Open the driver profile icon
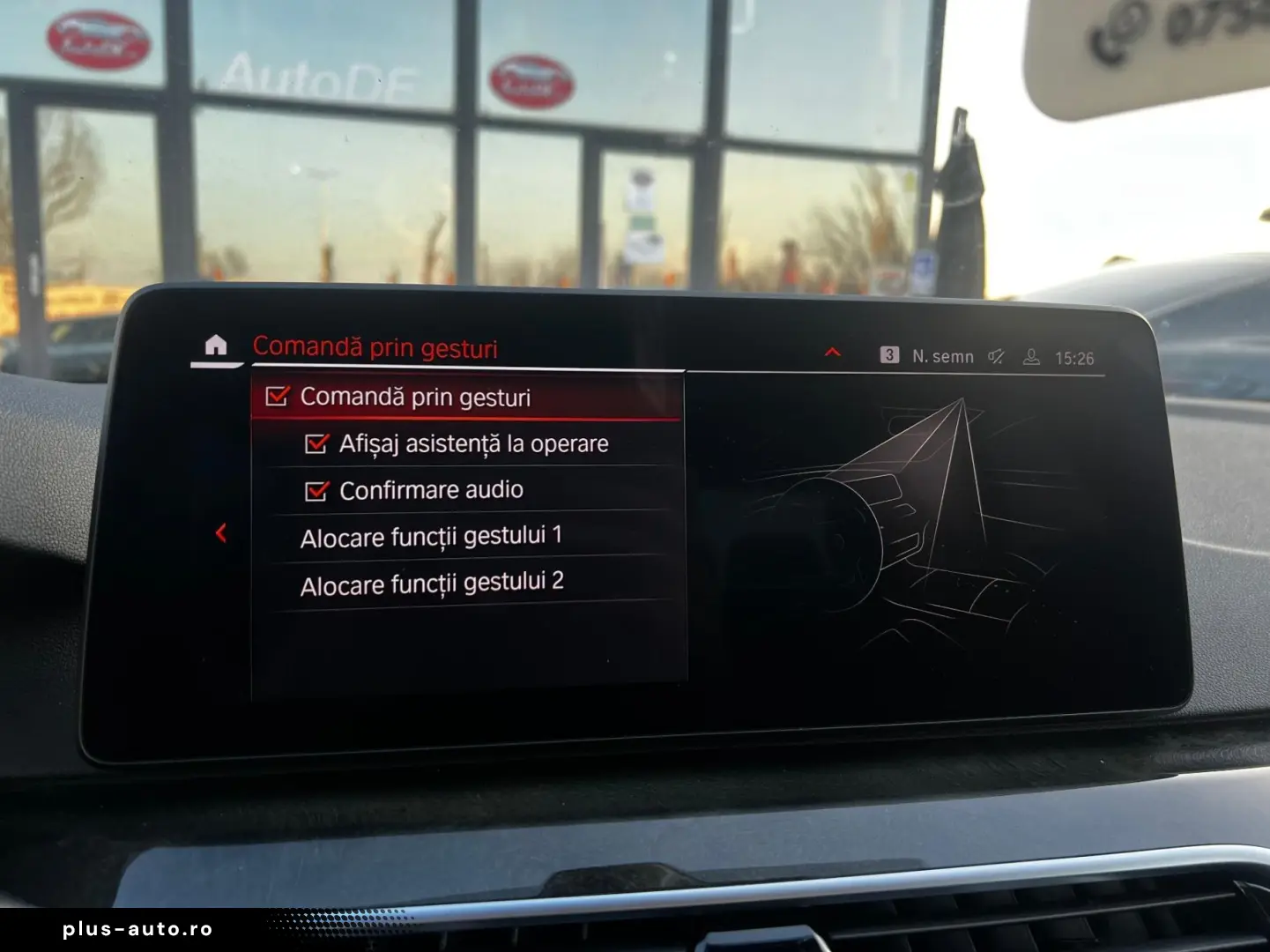 1031,356
